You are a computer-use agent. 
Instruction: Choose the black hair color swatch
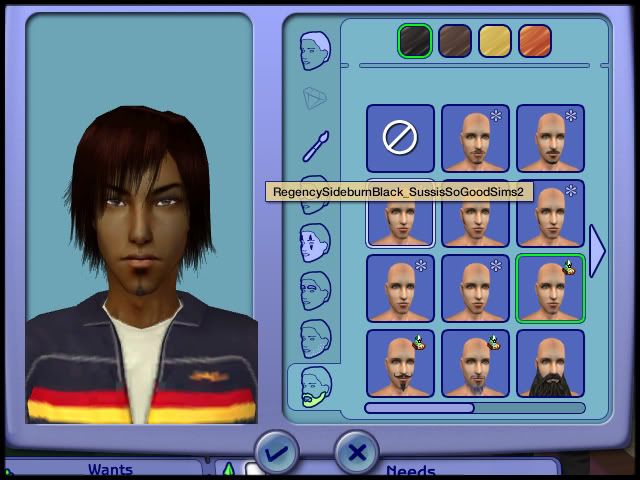click(415, 41)
